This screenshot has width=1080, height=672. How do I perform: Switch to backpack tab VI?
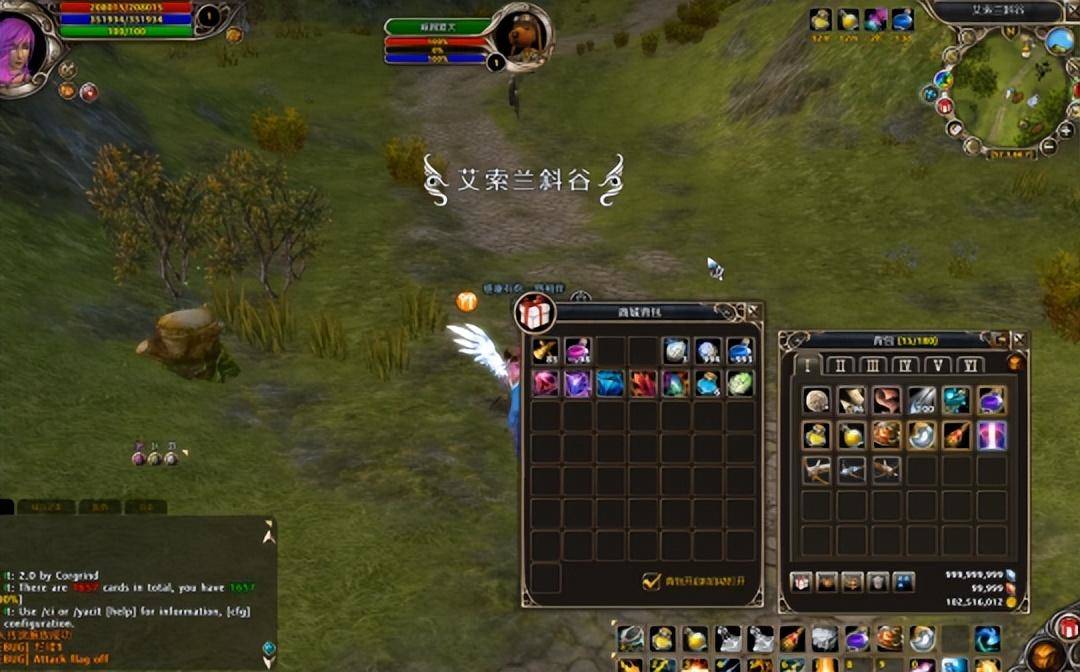pos(970,365)
